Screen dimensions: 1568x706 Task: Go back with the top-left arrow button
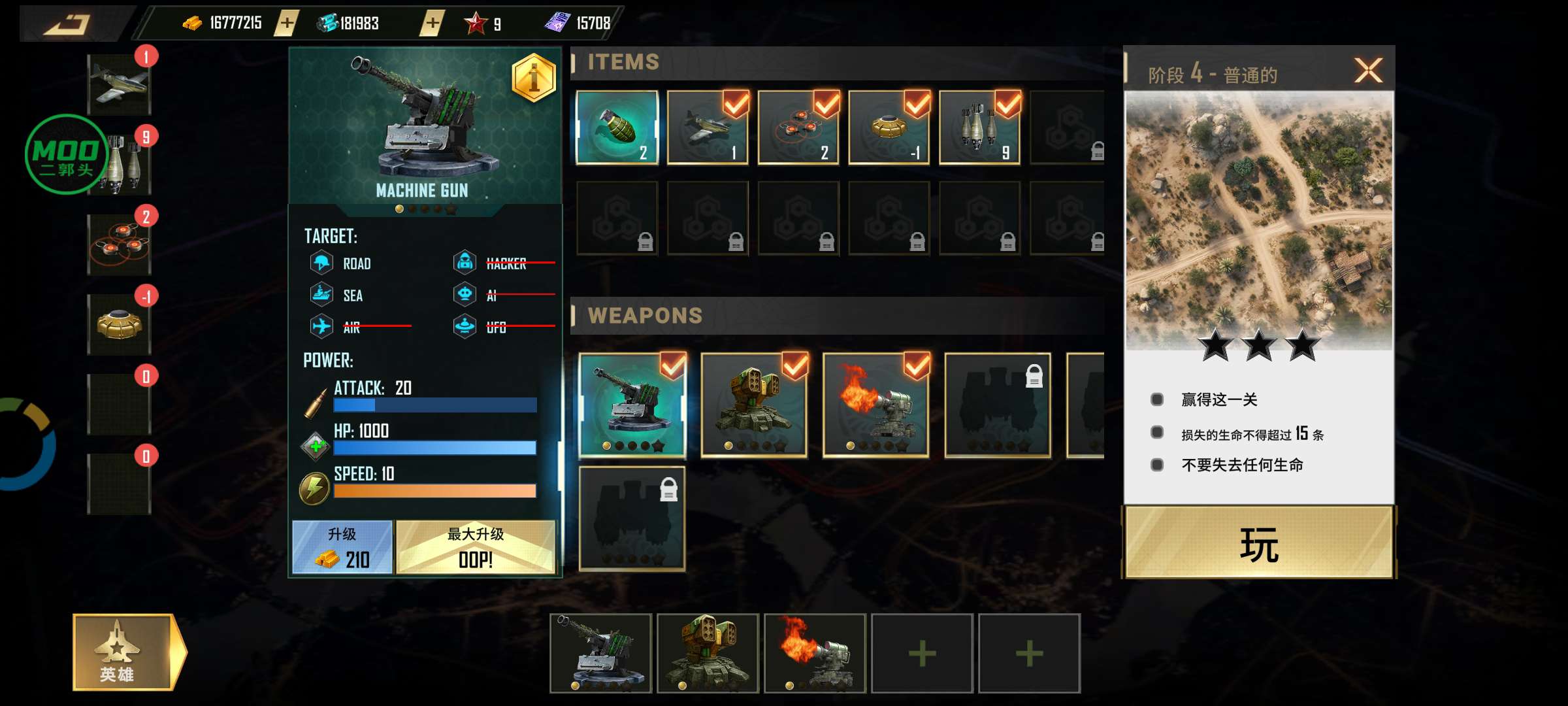pyautogui.click(x=69, y=24)
